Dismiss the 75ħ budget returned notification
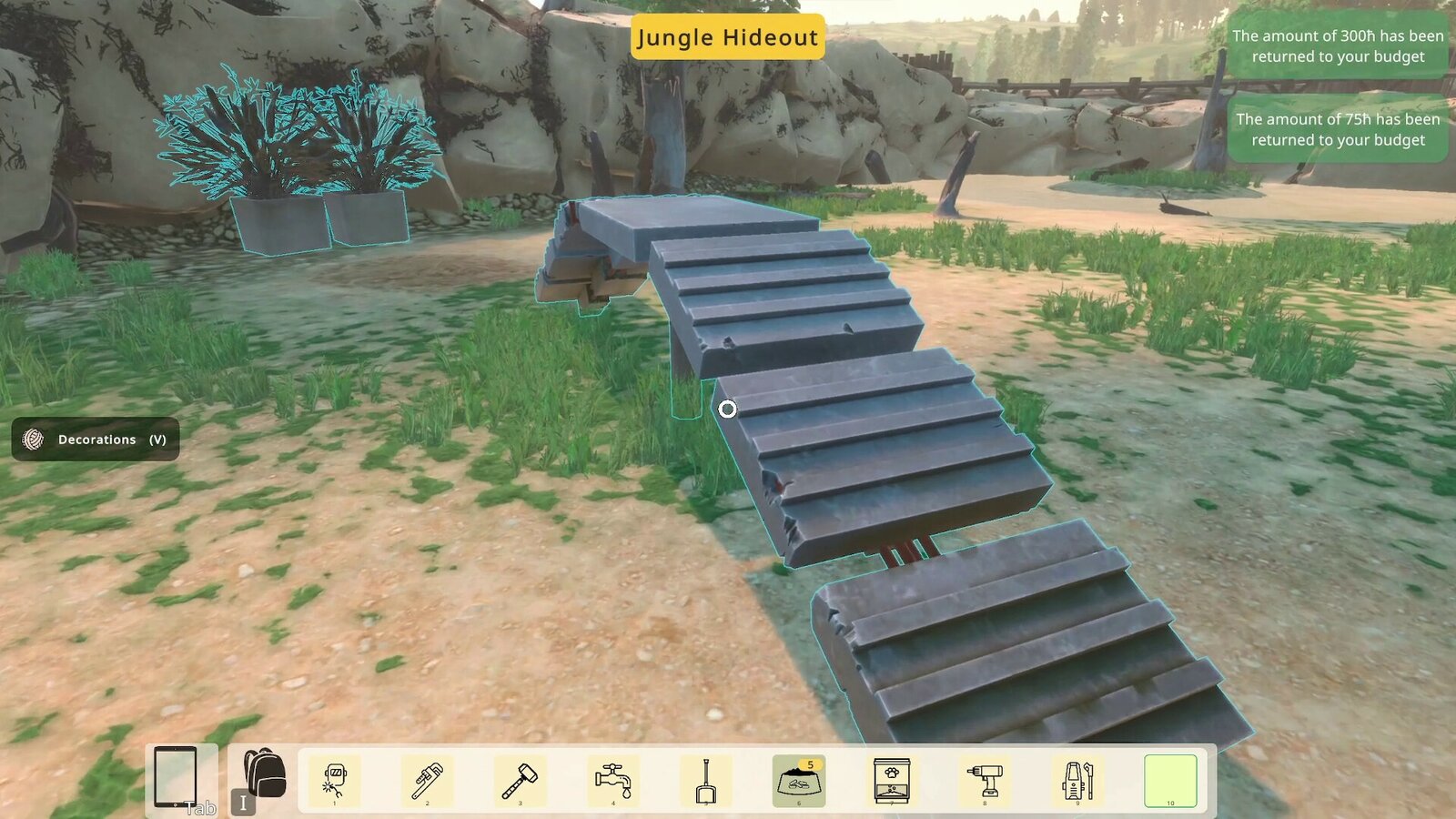The height and width of the screenshot is (819, 1456). pyautogui.click(x=1337, y=129)
